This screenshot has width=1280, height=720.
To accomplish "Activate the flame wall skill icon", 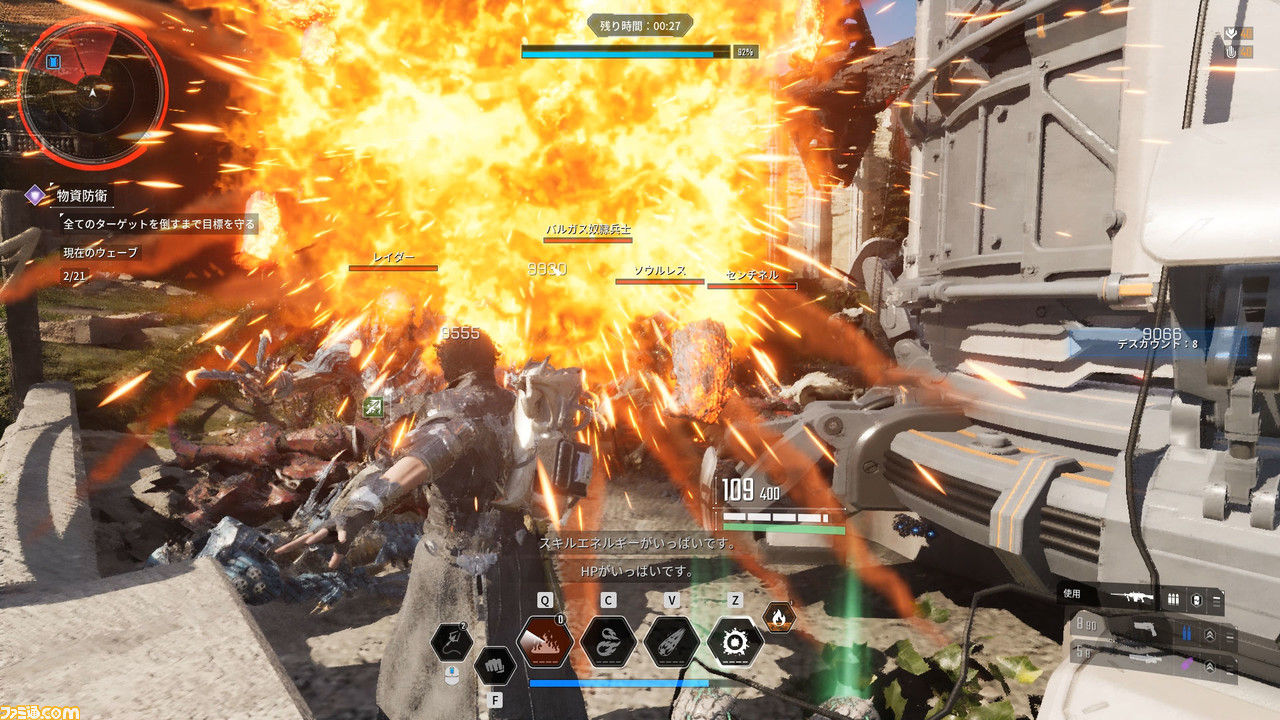I will (544, 641).
